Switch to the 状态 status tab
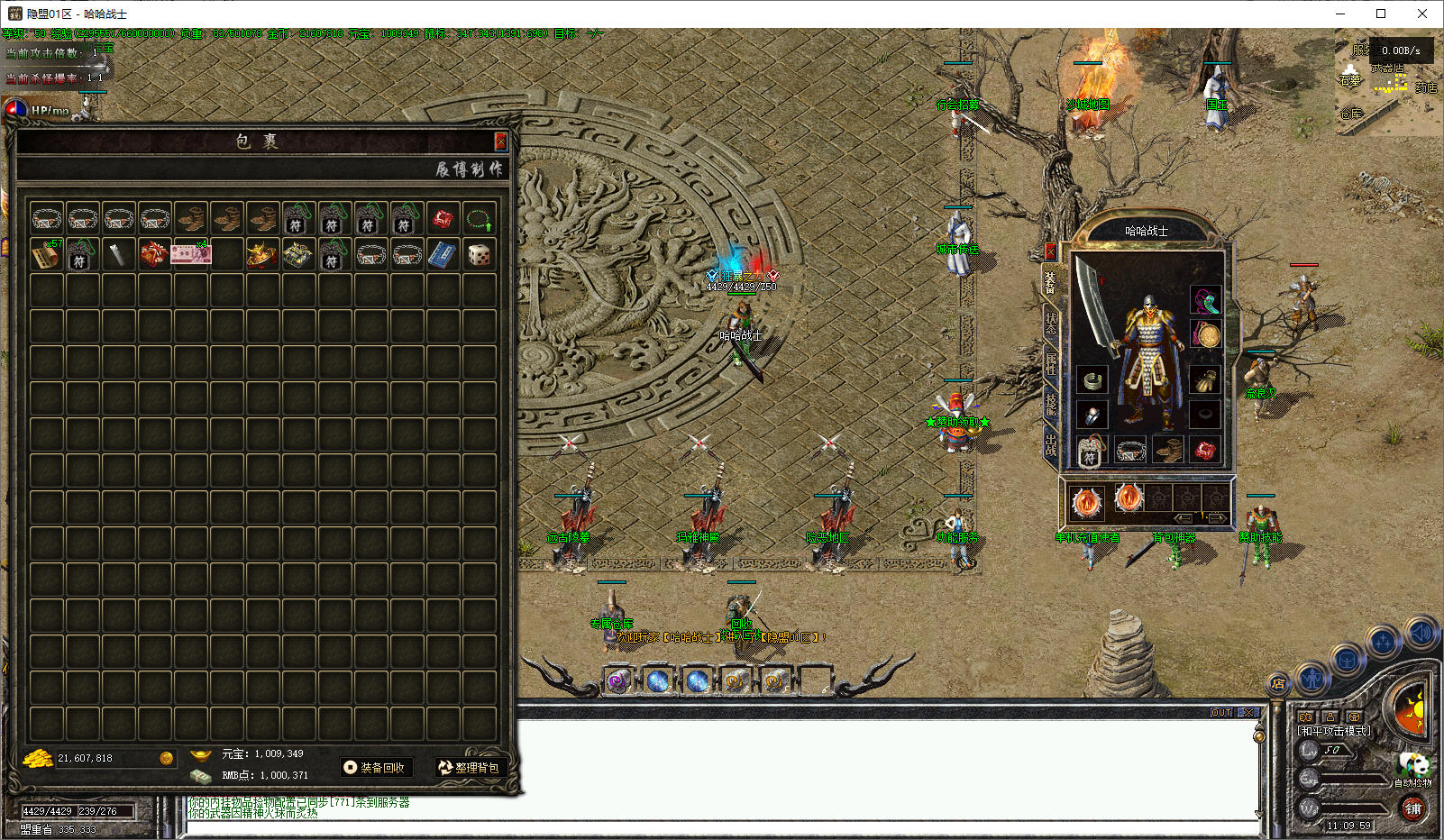This screenshot has height=840, width=1444. click(x=1051, y=324)
